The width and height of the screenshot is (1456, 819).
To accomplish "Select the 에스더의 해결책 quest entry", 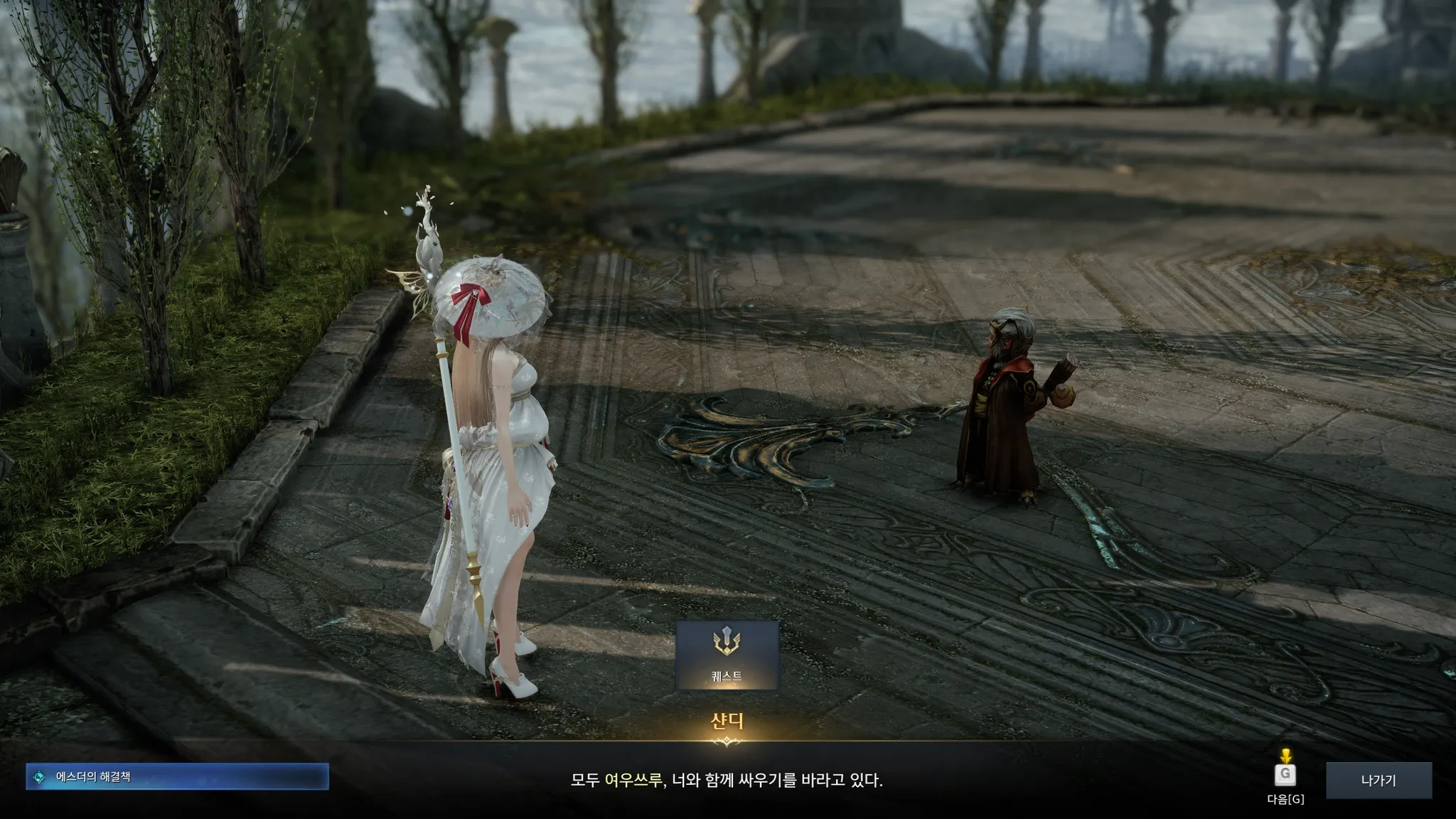I will (x=178, y=777).
